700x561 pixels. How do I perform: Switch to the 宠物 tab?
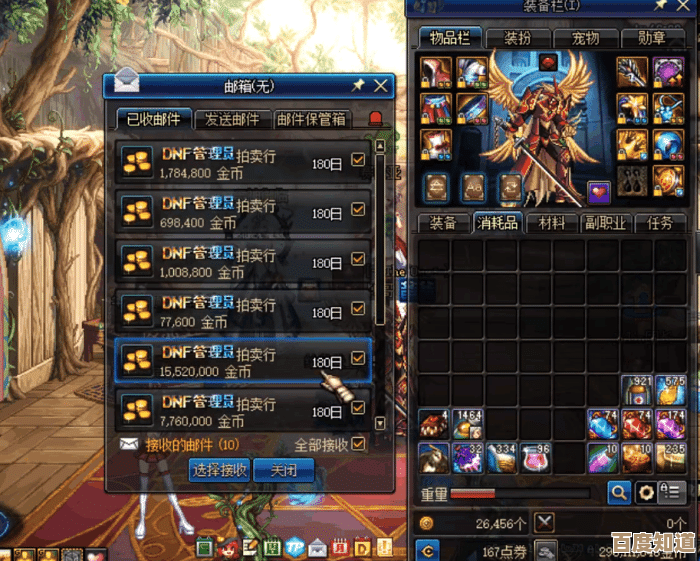[x=585, y=38]
